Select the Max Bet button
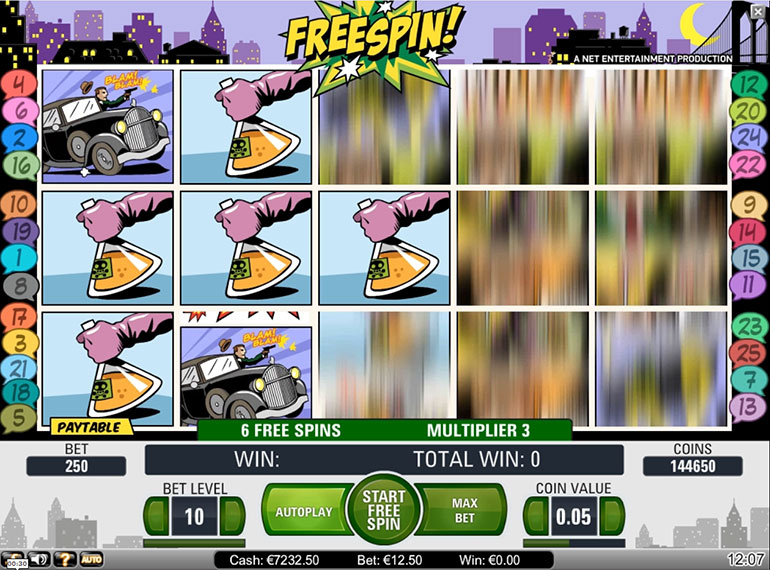 click(x=463, y=512)
